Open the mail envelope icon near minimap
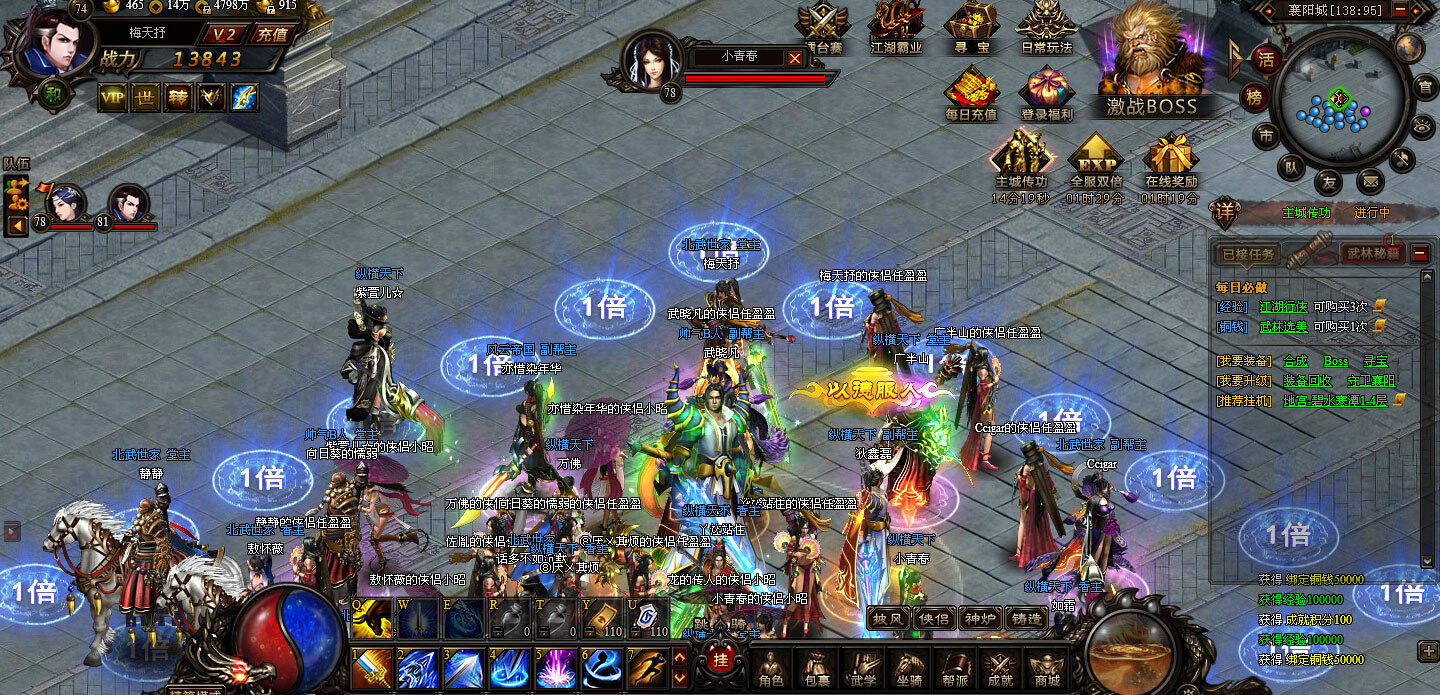1440x695 pixels. pos(1370,181)
